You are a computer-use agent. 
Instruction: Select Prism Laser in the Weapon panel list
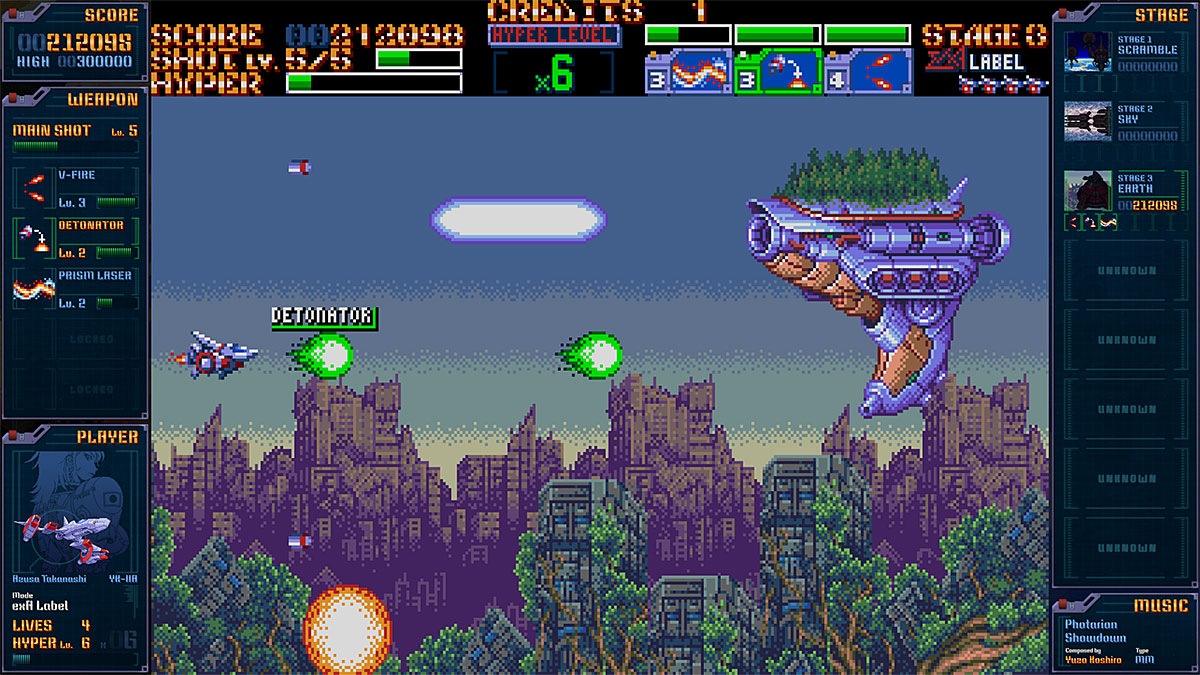[75, 288]
